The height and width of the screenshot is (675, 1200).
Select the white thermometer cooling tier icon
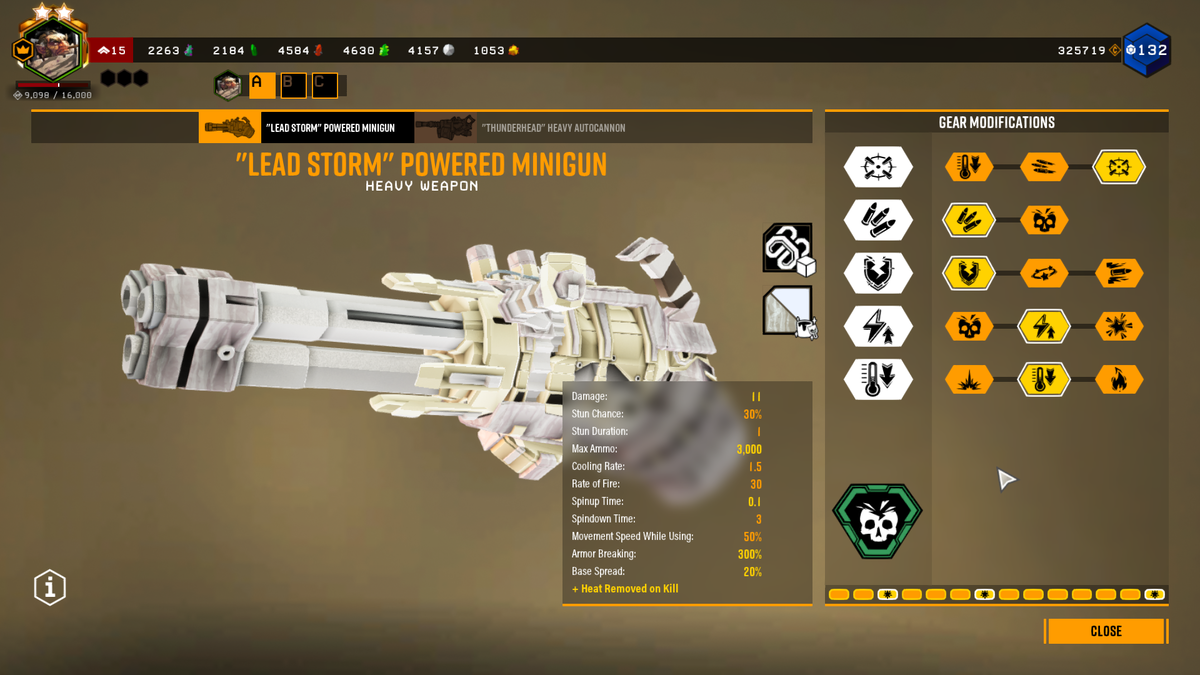point(878,380)
